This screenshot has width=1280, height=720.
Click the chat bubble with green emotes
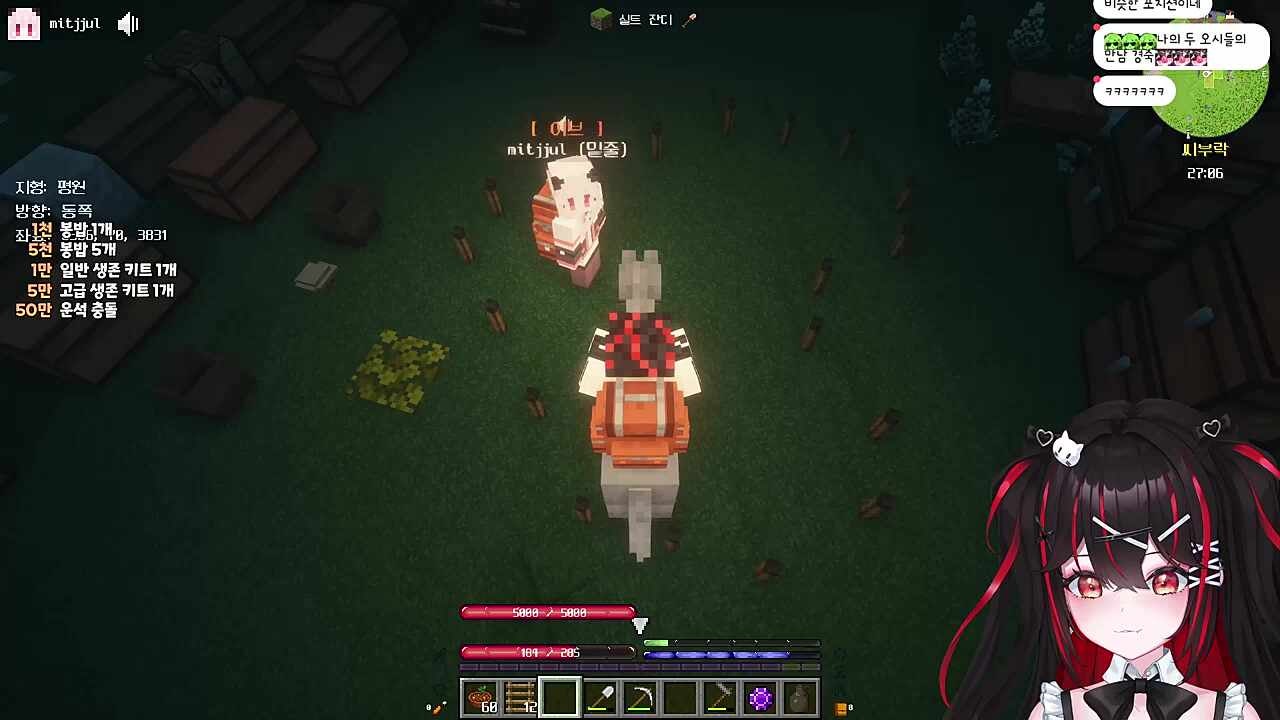click(x=1180, y=48)
